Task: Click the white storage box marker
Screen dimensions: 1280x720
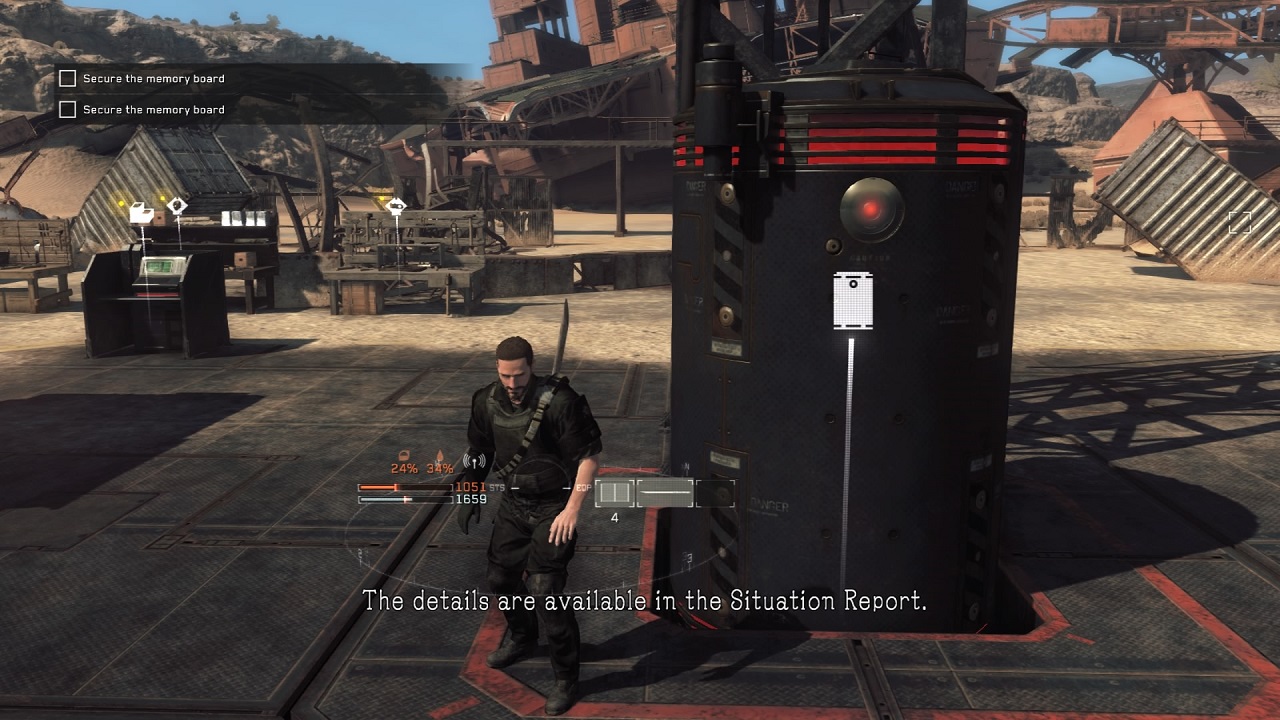Action: click(x=142, y=213)
